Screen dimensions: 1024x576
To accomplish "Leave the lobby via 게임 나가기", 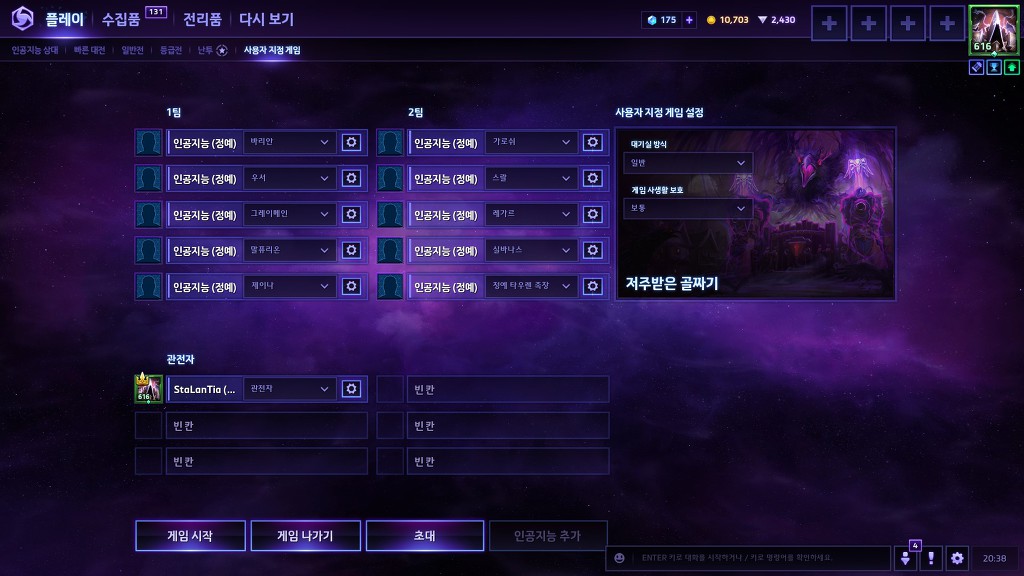I will 305,536.
